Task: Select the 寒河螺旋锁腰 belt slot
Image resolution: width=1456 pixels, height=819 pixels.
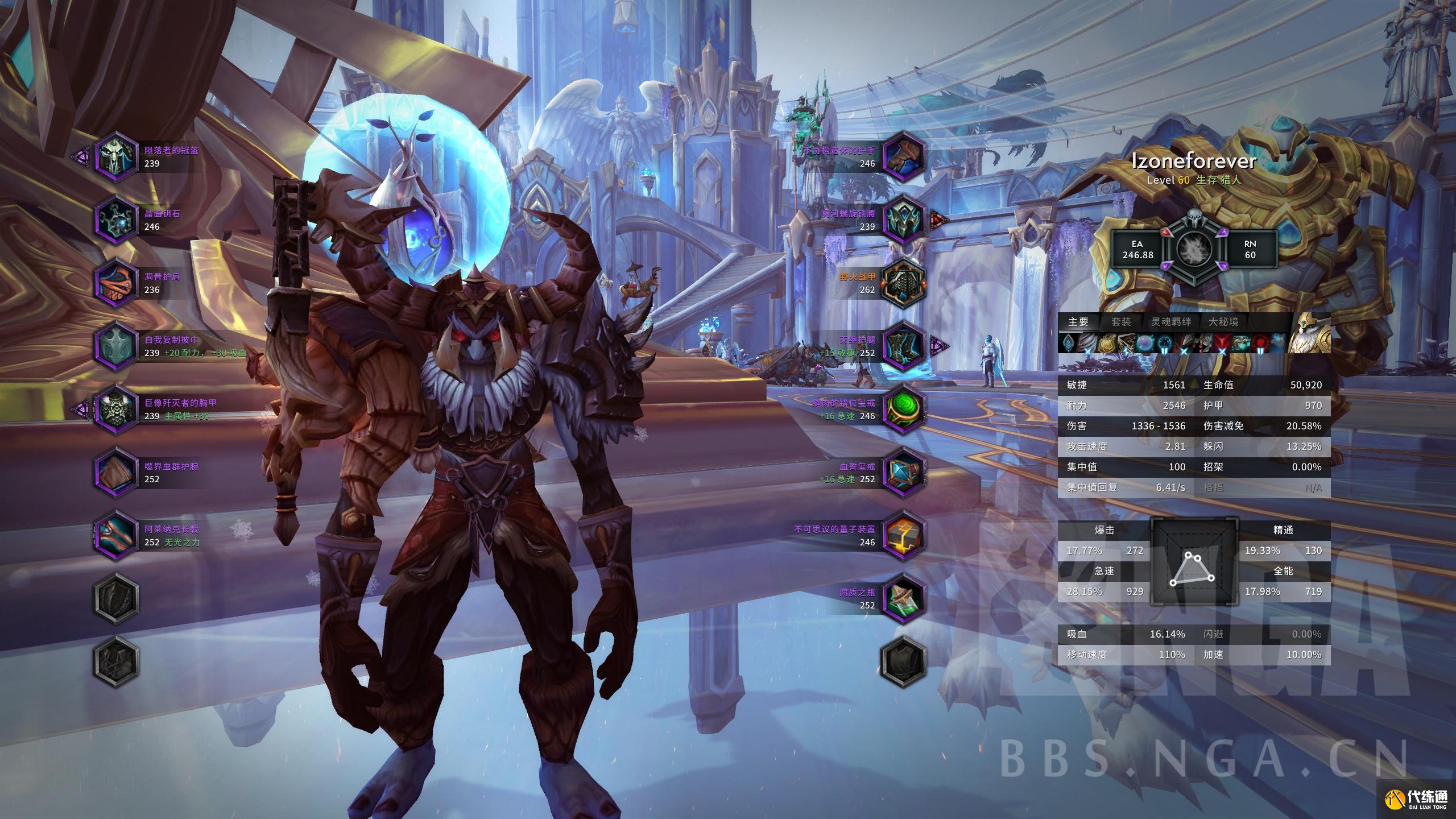Action: (x=903, y=219)
